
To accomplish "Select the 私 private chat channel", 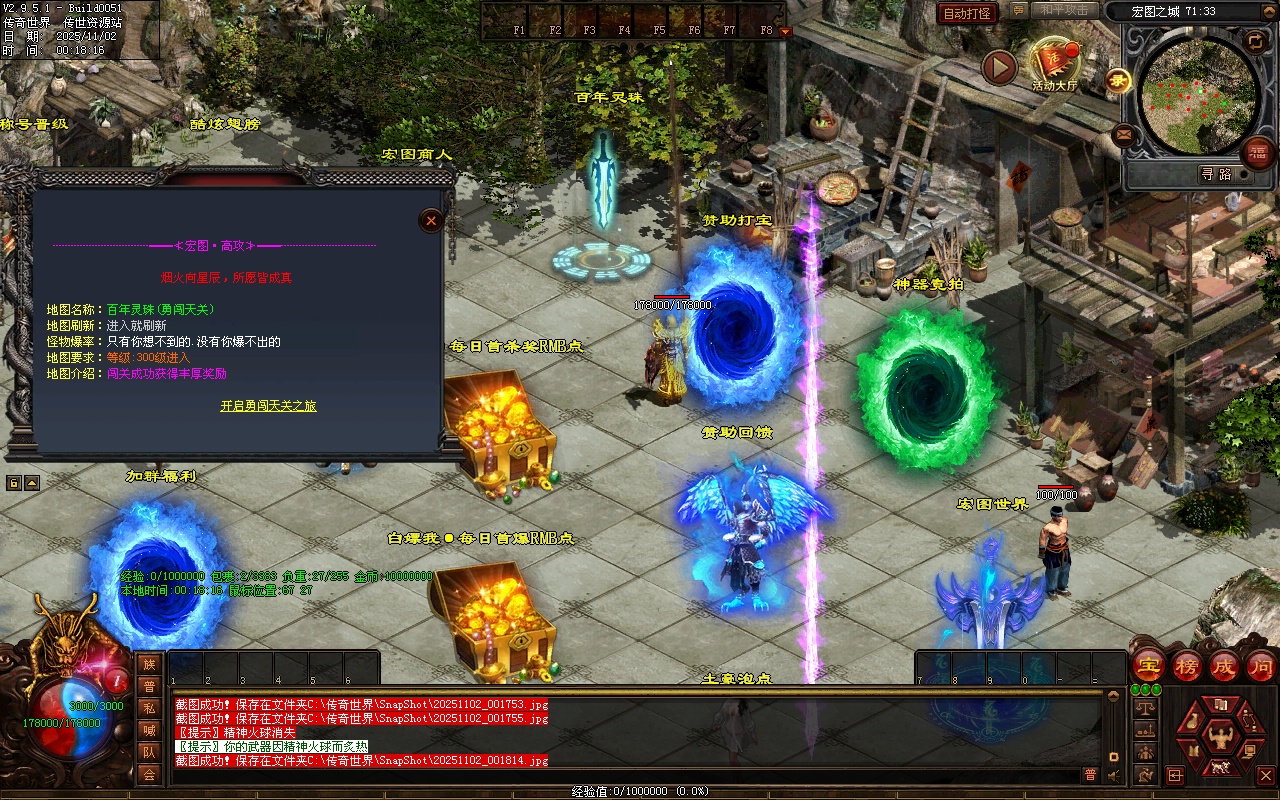I will [149, 708].
